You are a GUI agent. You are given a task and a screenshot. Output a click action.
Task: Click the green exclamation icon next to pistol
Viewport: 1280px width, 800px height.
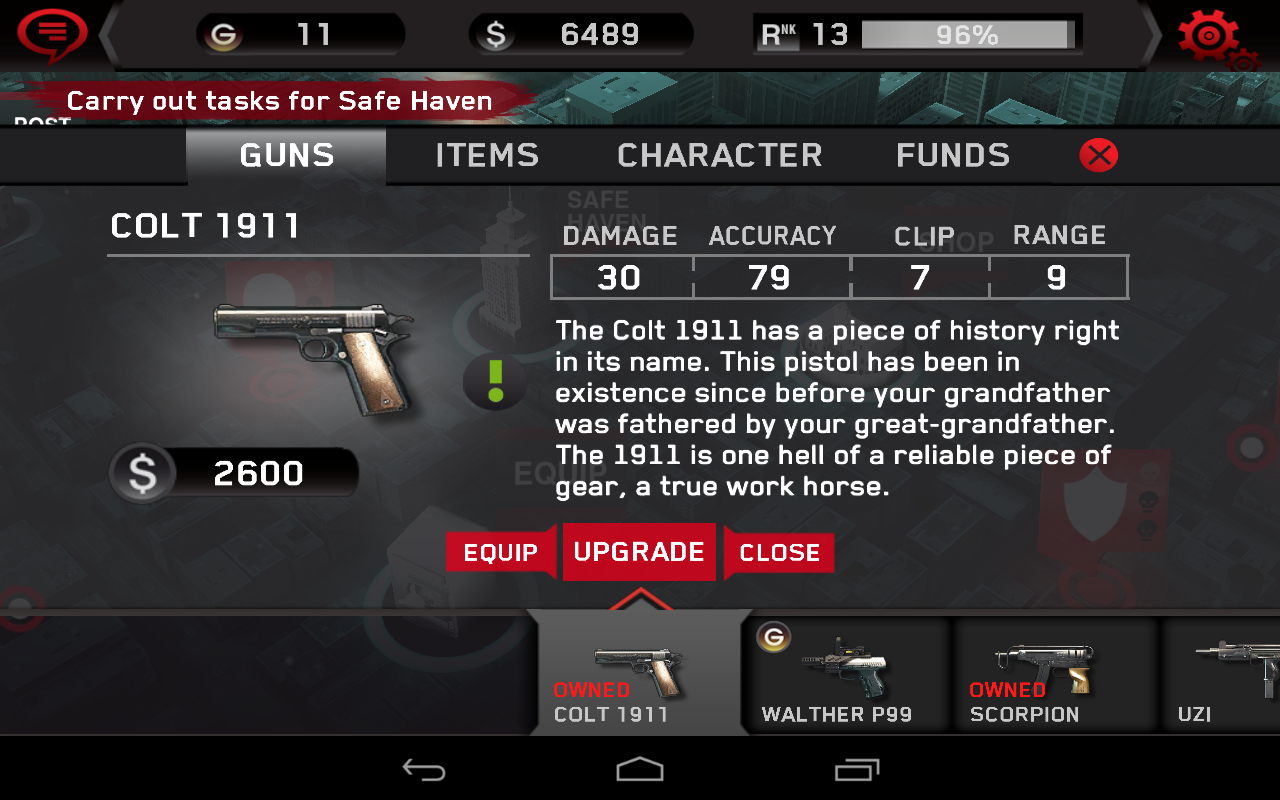pos(494,381)
